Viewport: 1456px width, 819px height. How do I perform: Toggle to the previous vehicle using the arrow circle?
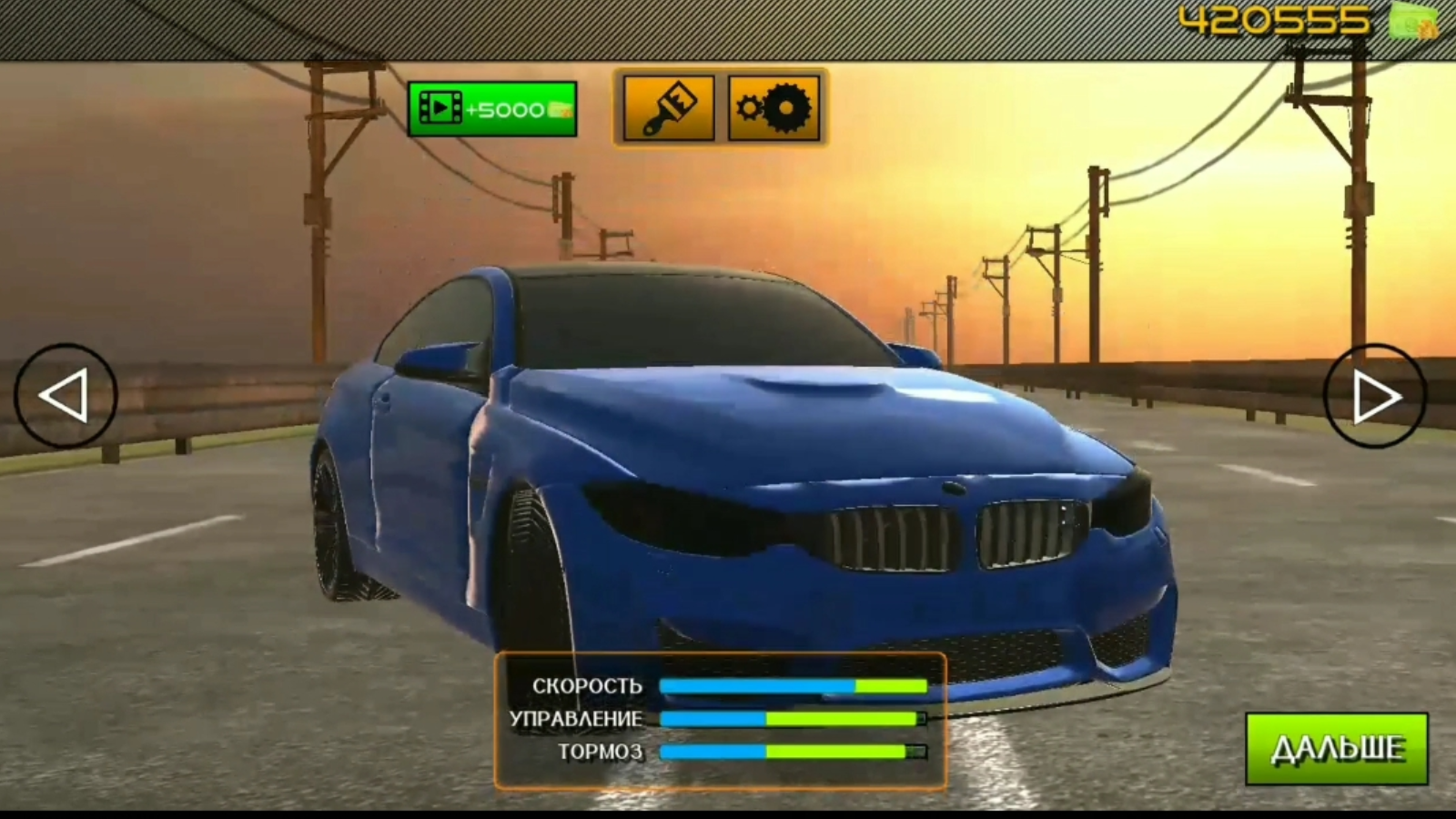click(x=62, y=395)
